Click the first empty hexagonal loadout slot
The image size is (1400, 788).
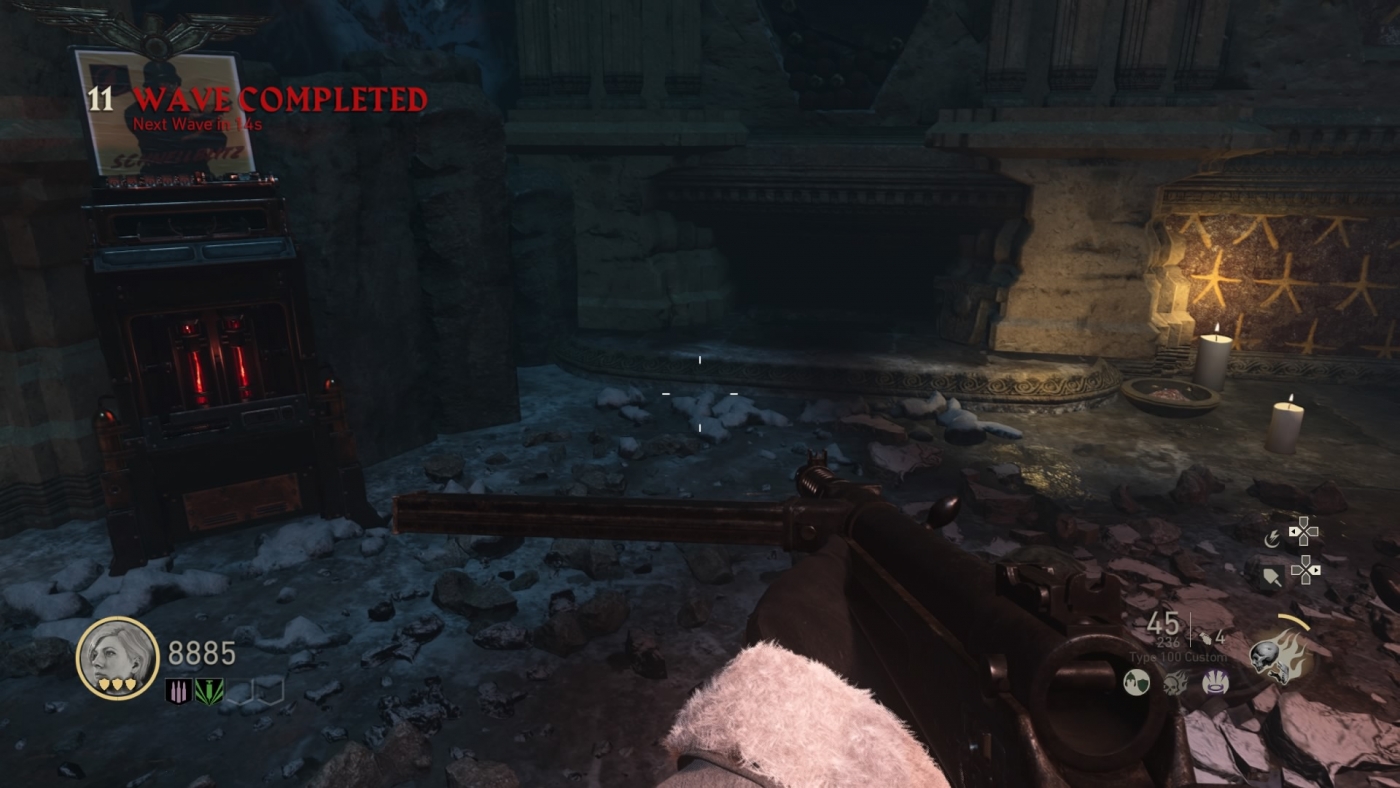coord(240,690)
